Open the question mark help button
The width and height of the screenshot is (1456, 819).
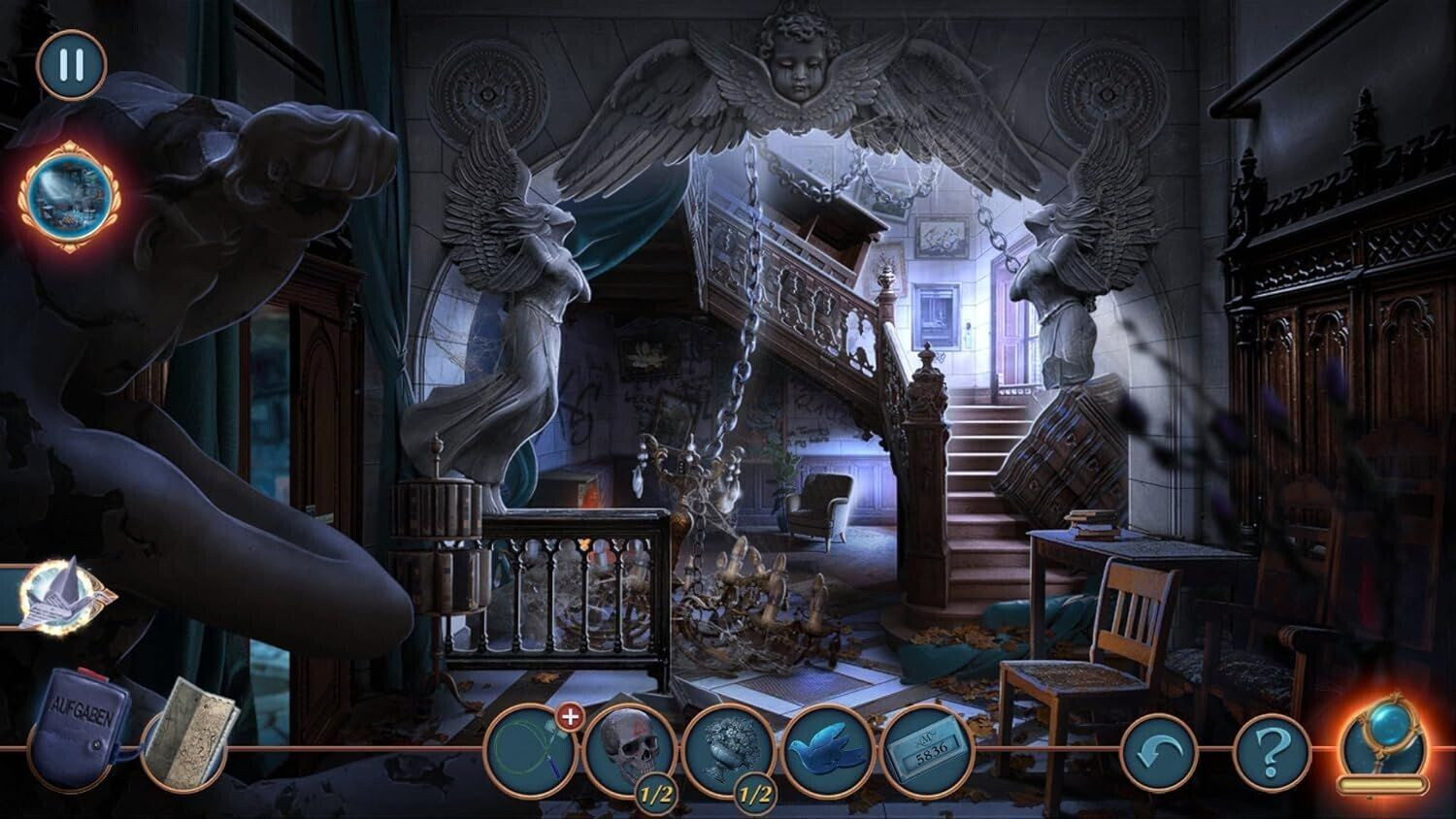pos(1271,751)
